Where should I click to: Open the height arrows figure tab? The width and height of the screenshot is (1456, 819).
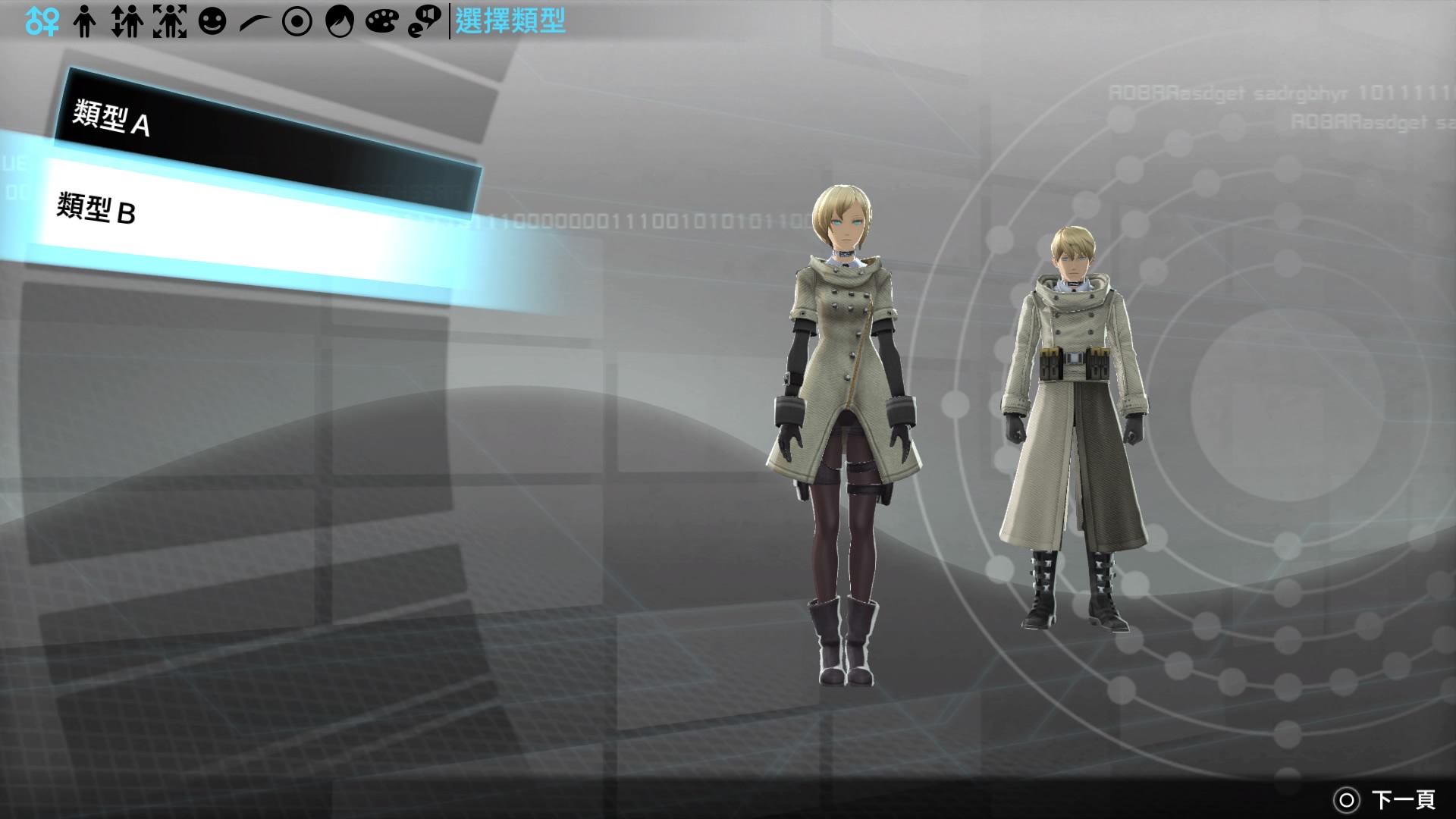127,21
